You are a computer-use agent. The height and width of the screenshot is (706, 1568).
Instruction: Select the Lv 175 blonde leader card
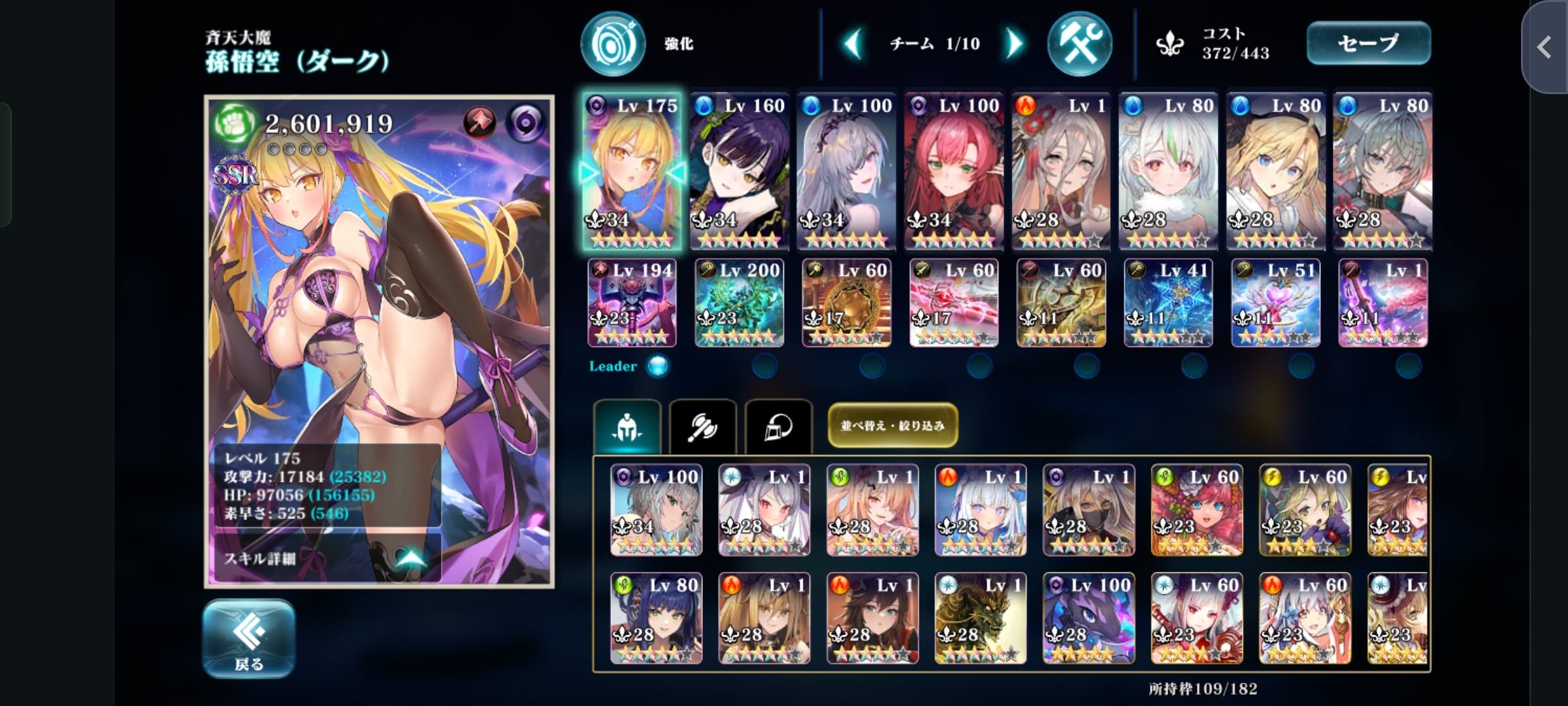click(632, 170)
